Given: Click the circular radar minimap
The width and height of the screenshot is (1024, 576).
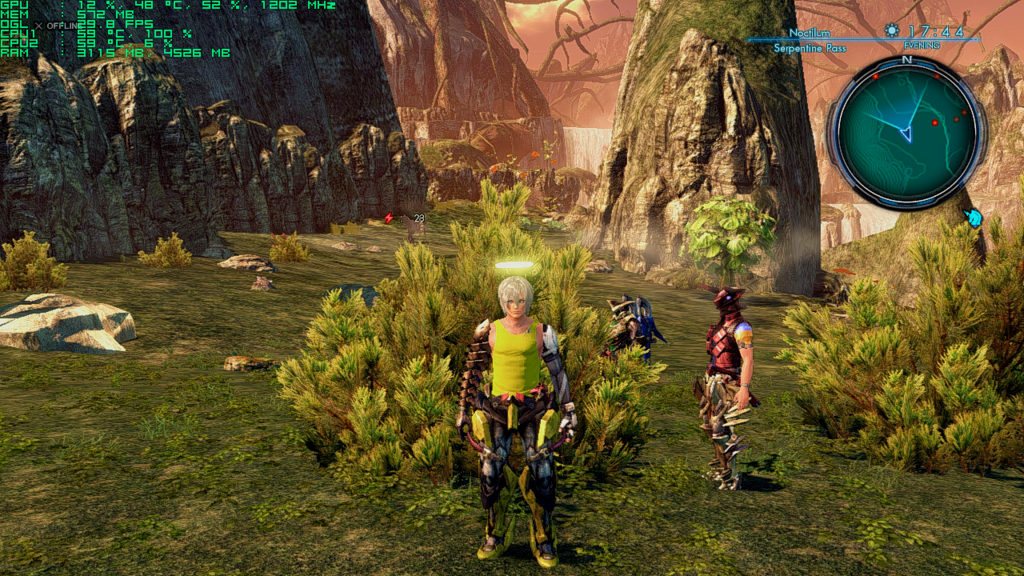Looking at the screenshot, I should point(906,131).
